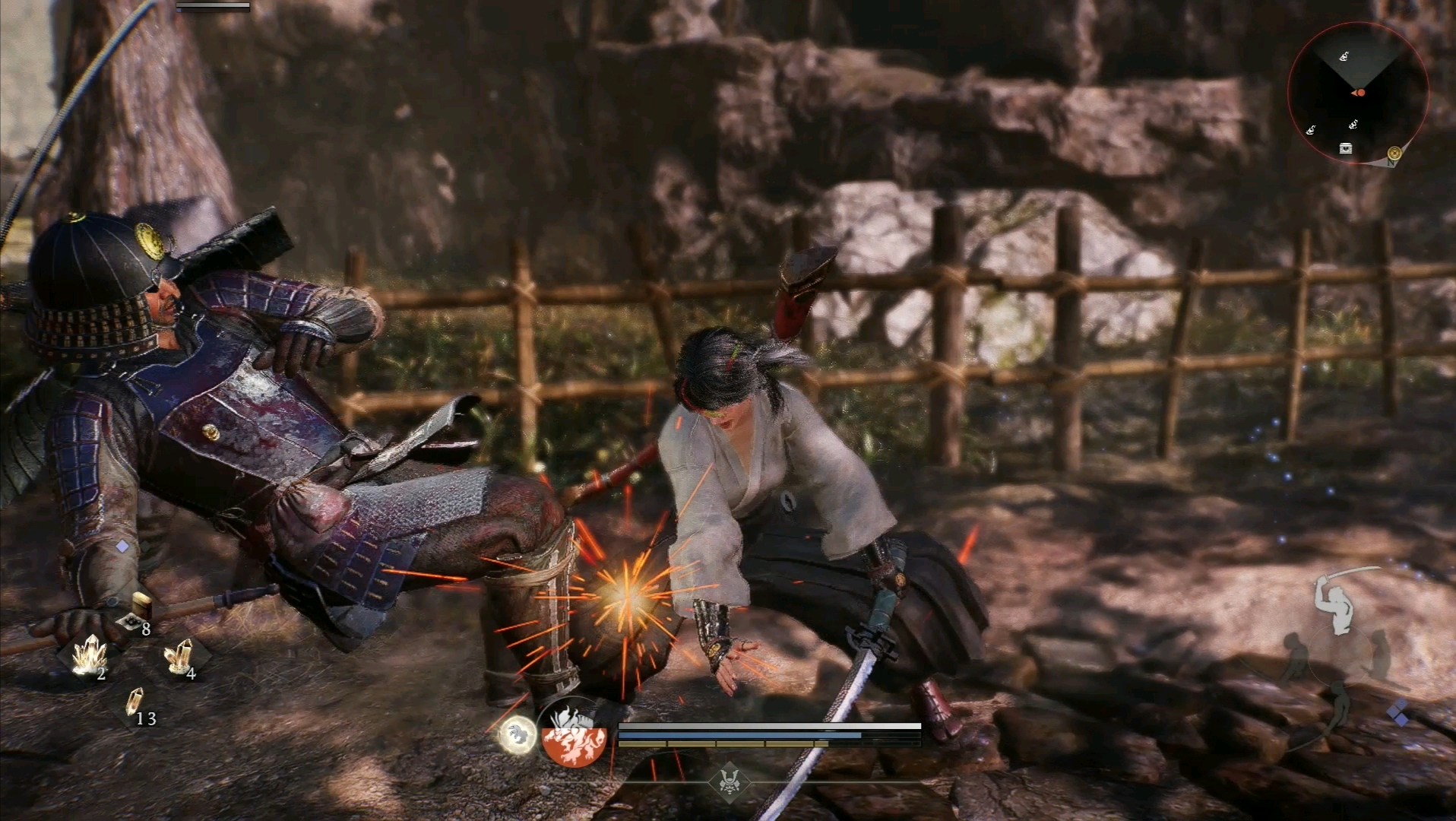The image size is (1456, 821).
Task: Select the samurai helmet style icon
Action: click(x=730, y=781)
